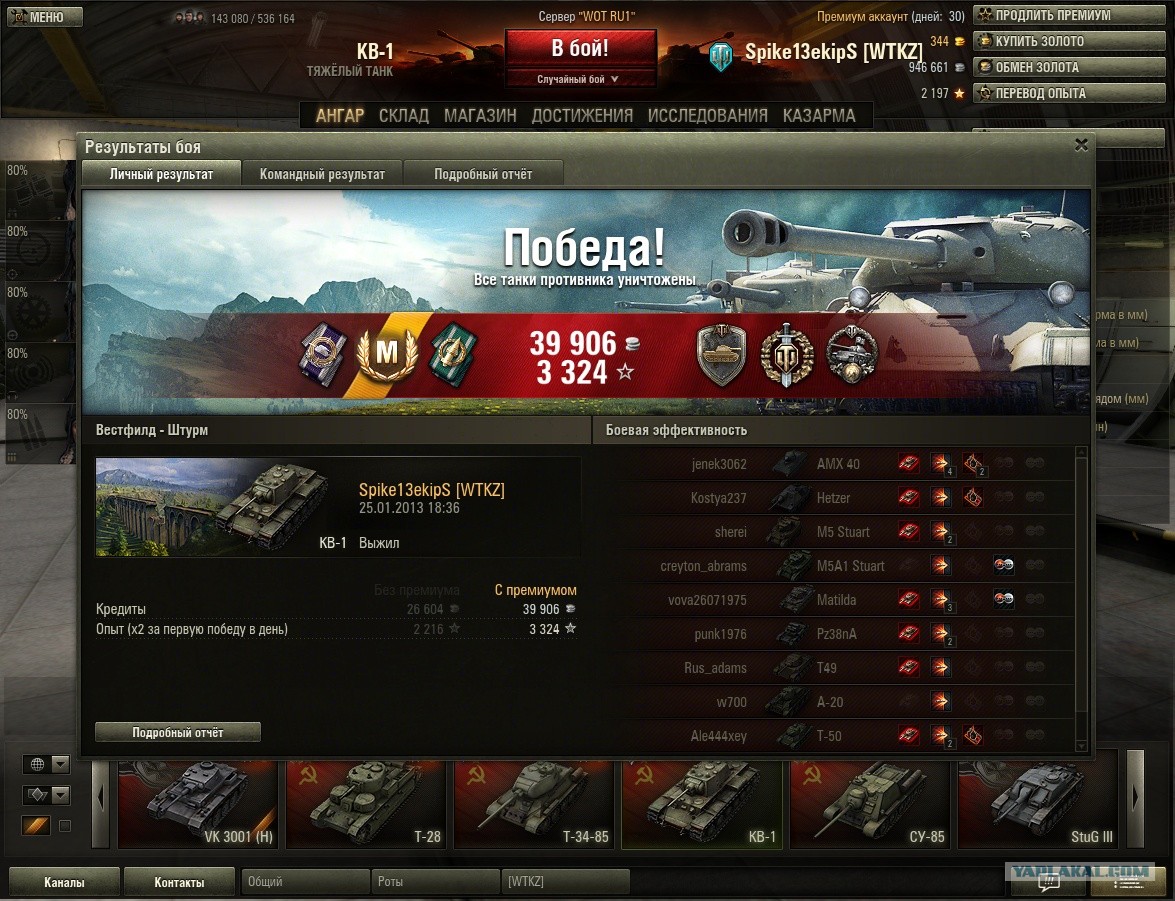The image size is (1175, 901).
Task: View ДОСТИЖЕНИЯ section
Action: click(582, 115)
